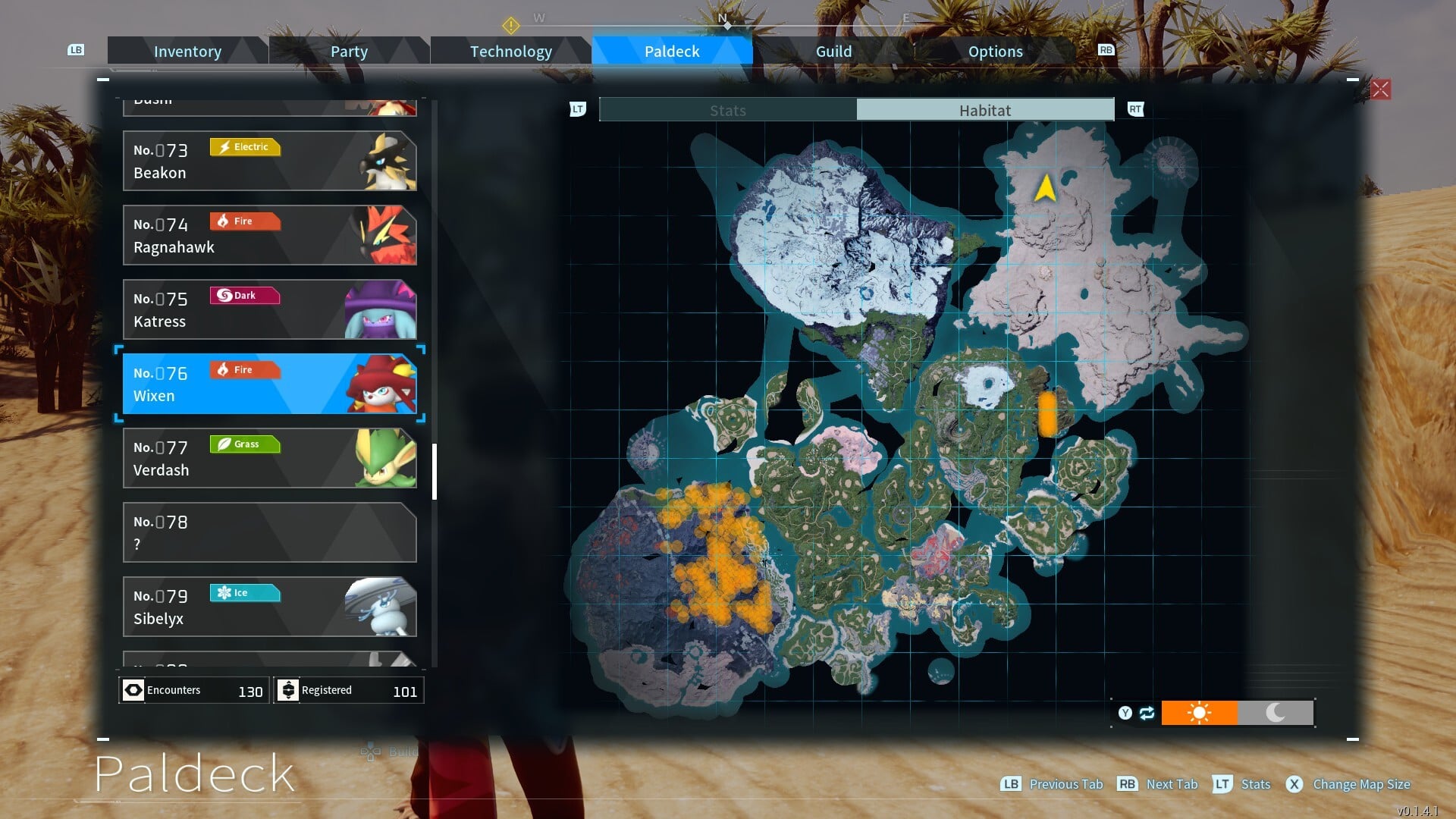Close the Paldeck menu with red X
1456x819 pixels.
(1380, 89)
